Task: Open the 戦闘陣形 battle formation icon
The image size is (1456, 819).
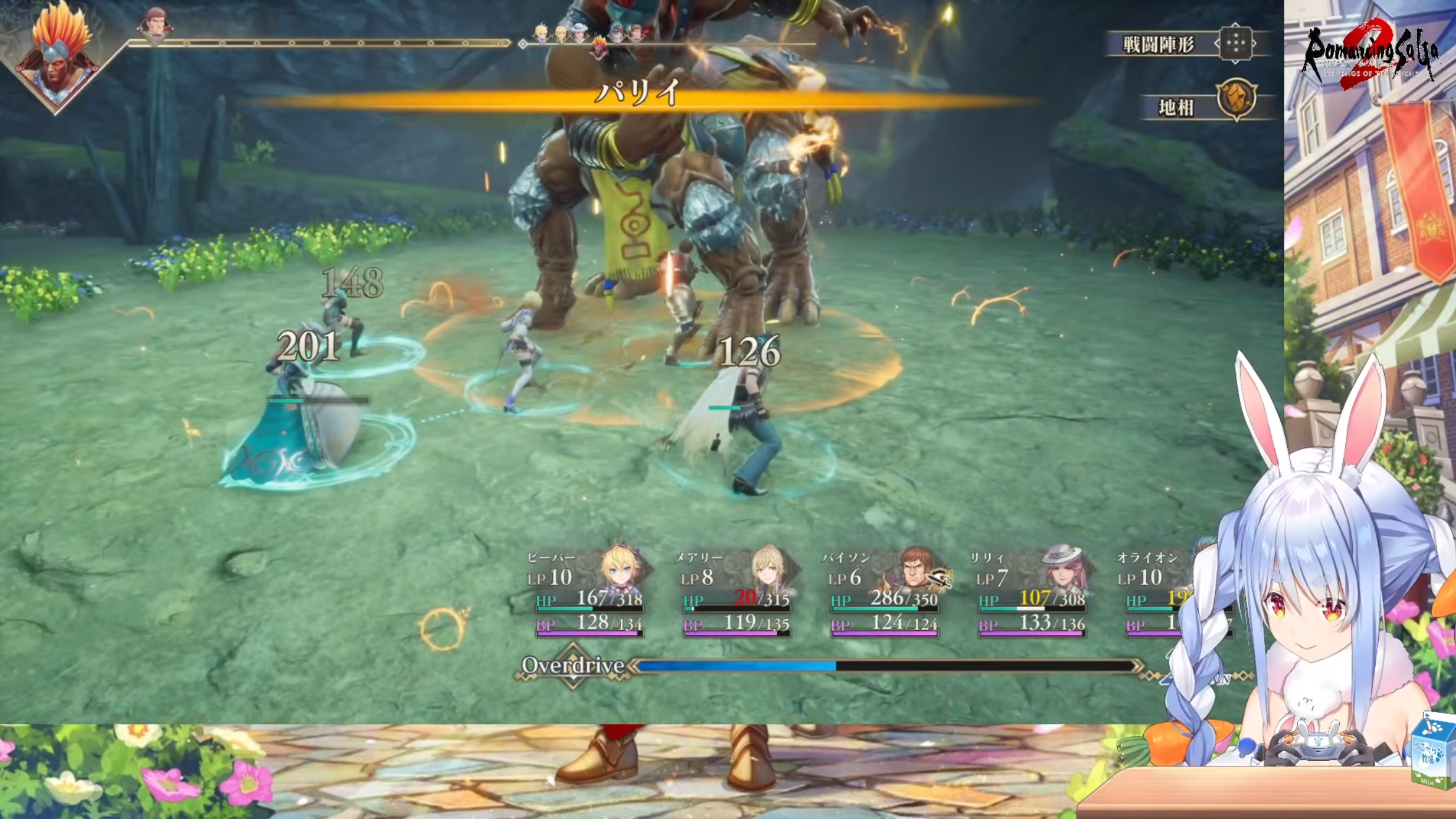Action: coord(1235,43)
